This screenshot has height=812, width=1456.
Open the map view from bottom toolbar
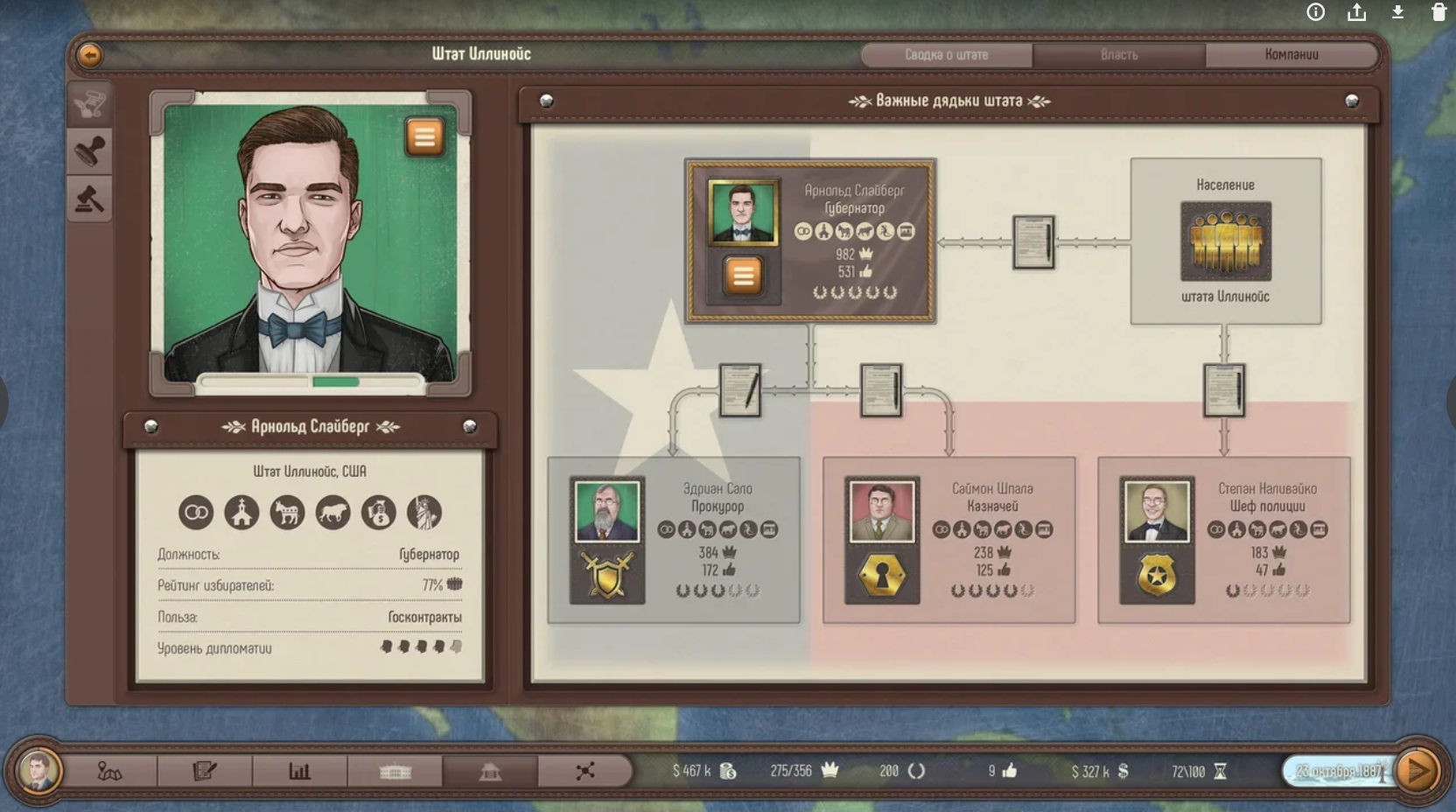[108, 773]
